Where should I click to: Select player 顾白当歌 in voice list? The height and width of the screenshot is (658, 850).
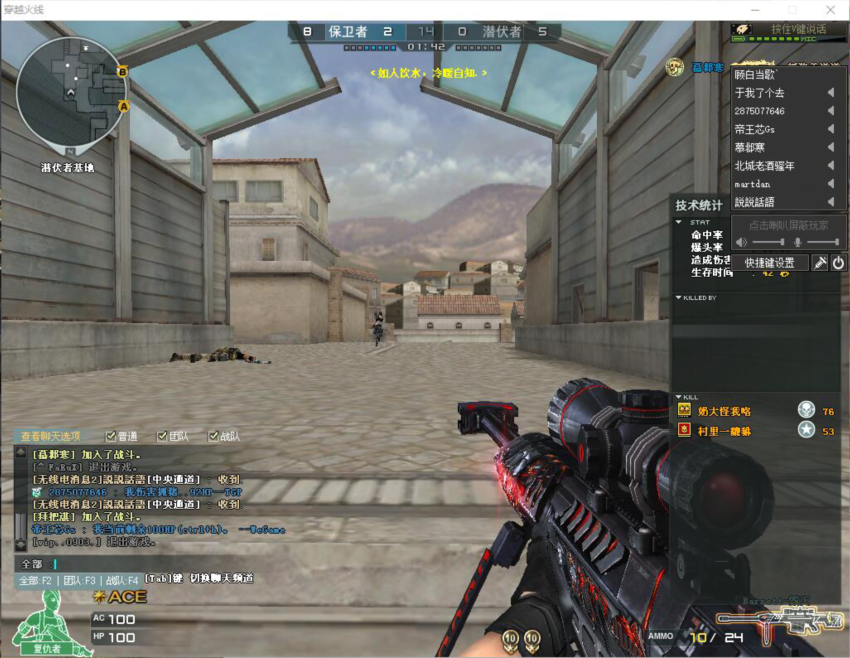pos(756,75)
